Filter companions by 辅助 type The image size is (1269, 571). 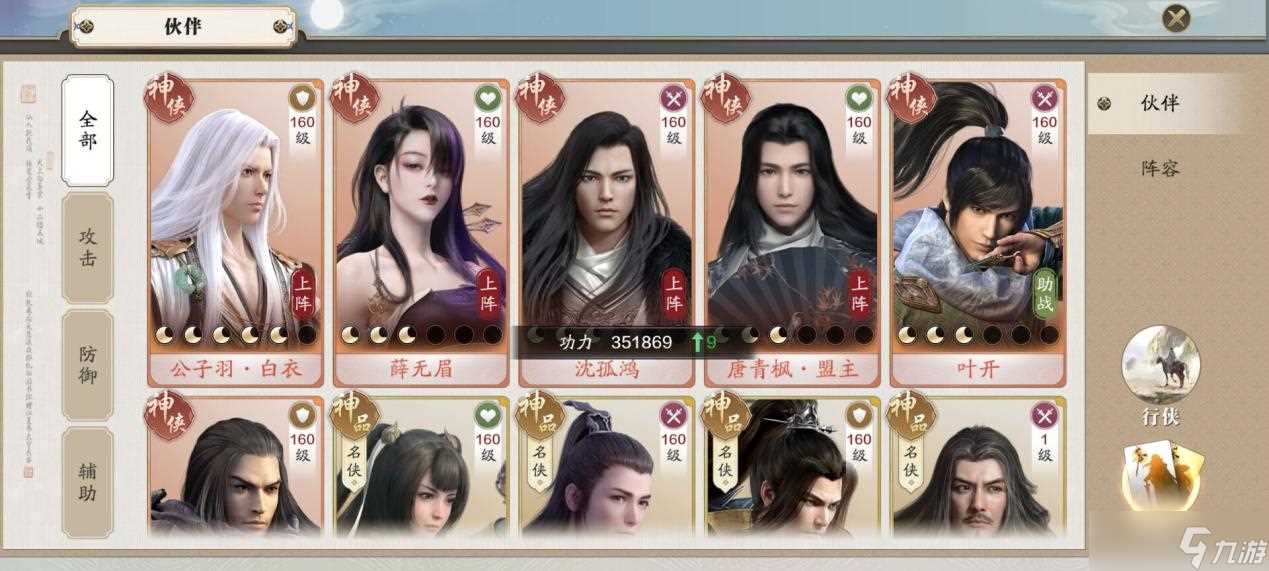tap(88, 480)
